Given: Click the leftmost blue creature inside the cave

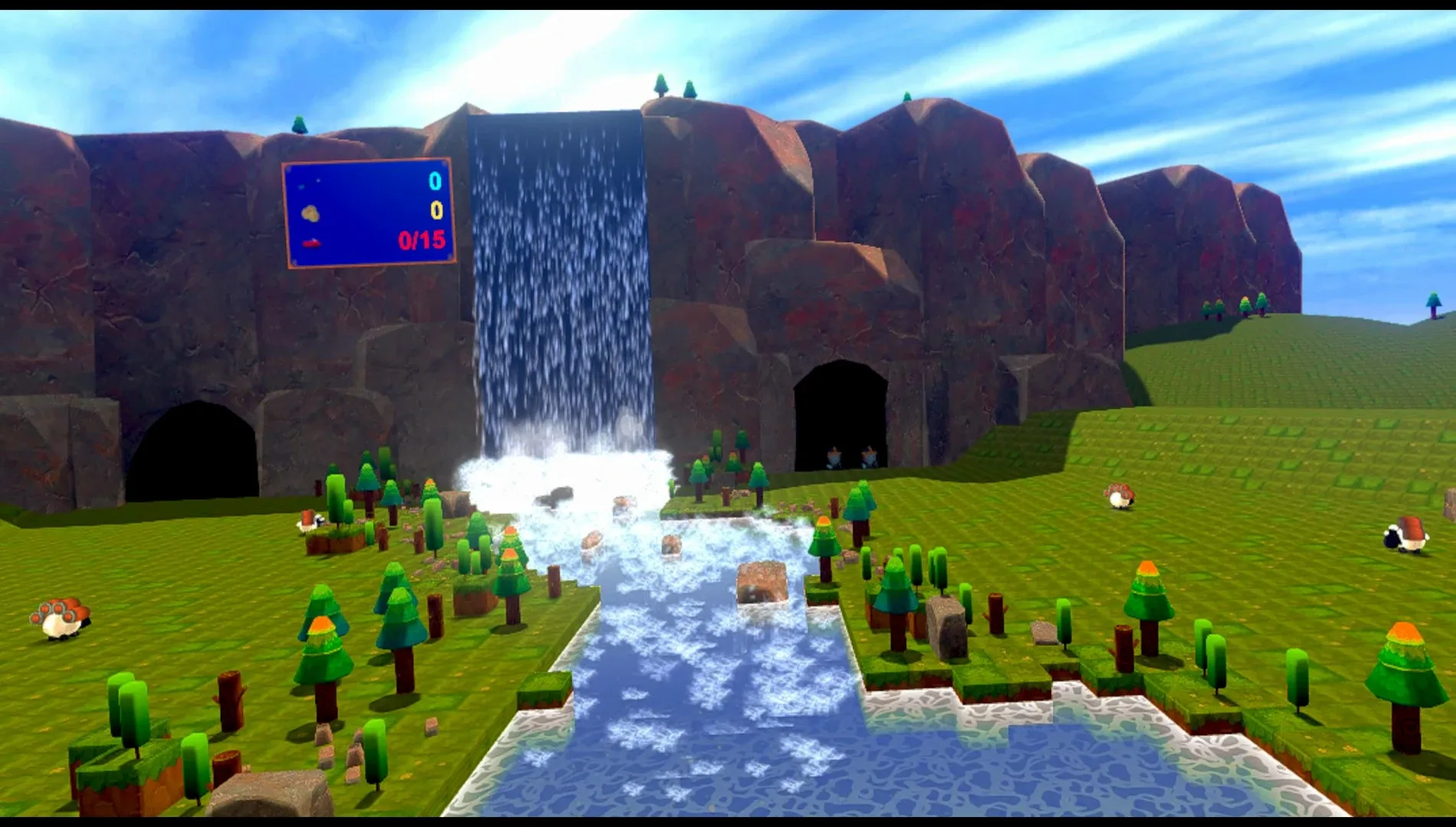Looking at the screenshot, I should point(834,457).
